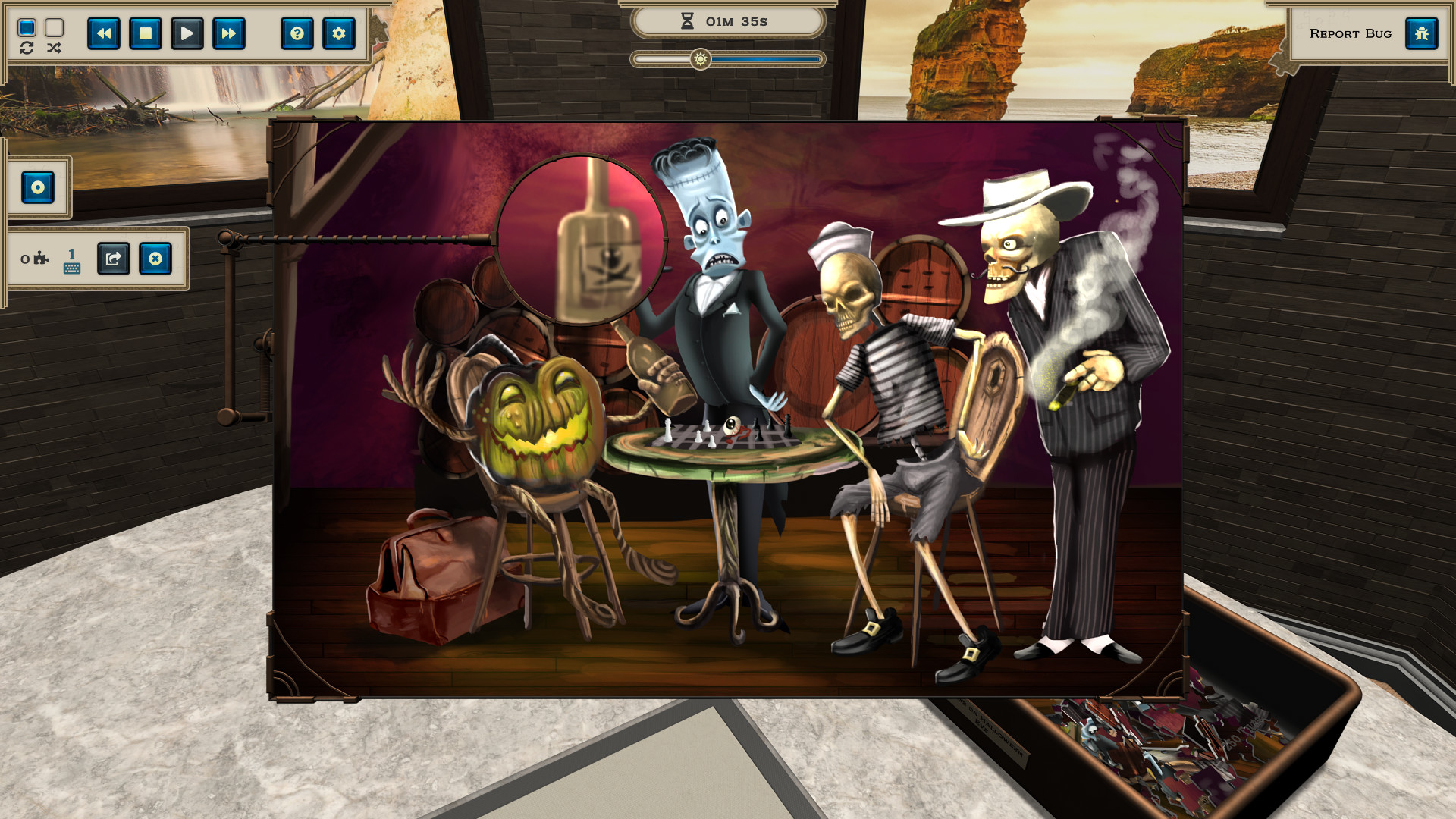Select the Rewind icon
Viewport: 1456px width, 819px height.
[105, 33]
